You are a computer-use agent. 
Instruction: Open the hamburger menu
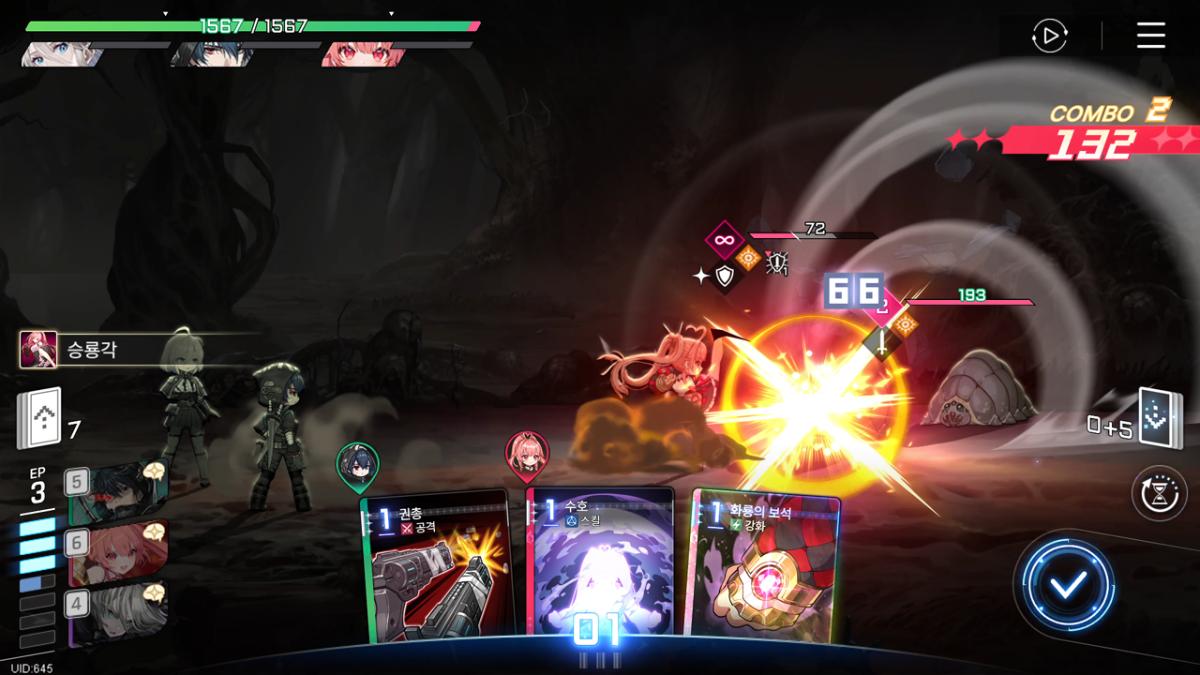pos(1151,36)
